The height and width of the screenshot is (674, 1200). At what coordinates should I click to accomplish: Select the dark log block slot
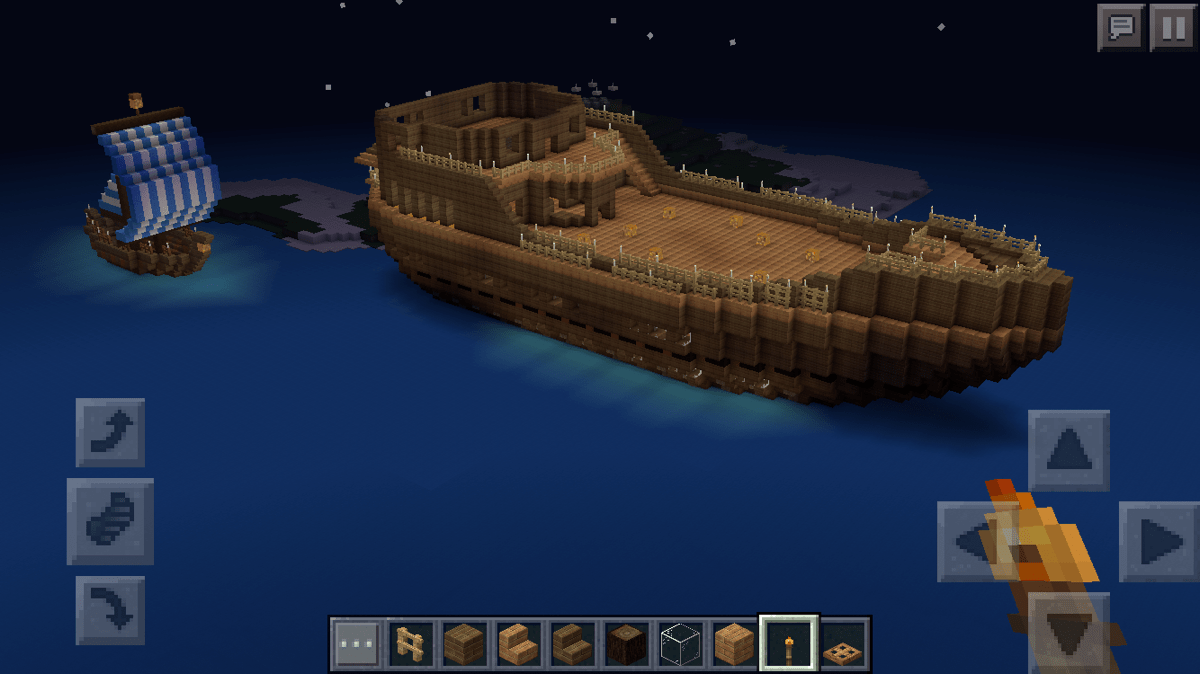coord(627,643)
